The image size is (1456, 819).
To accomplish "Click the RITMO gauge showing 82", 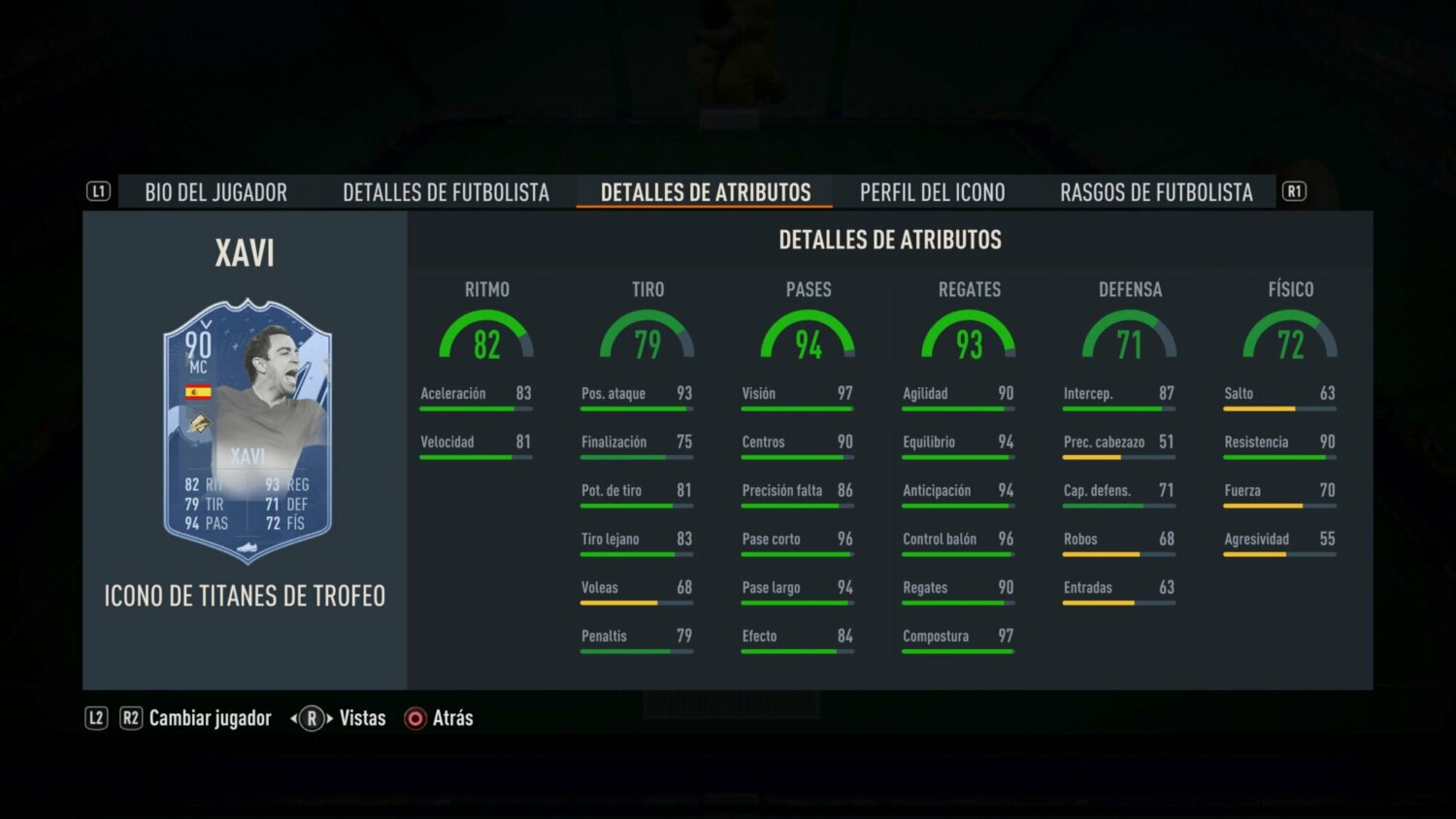I will point(486,338).
